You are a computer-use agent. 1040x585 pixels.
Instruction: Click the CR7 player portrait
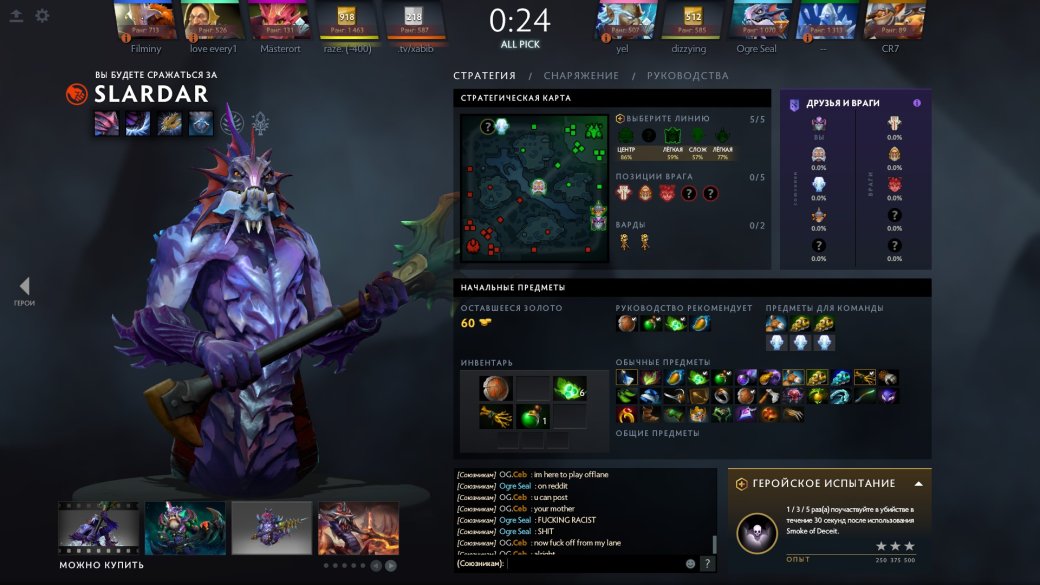click(x=889, y=20)
